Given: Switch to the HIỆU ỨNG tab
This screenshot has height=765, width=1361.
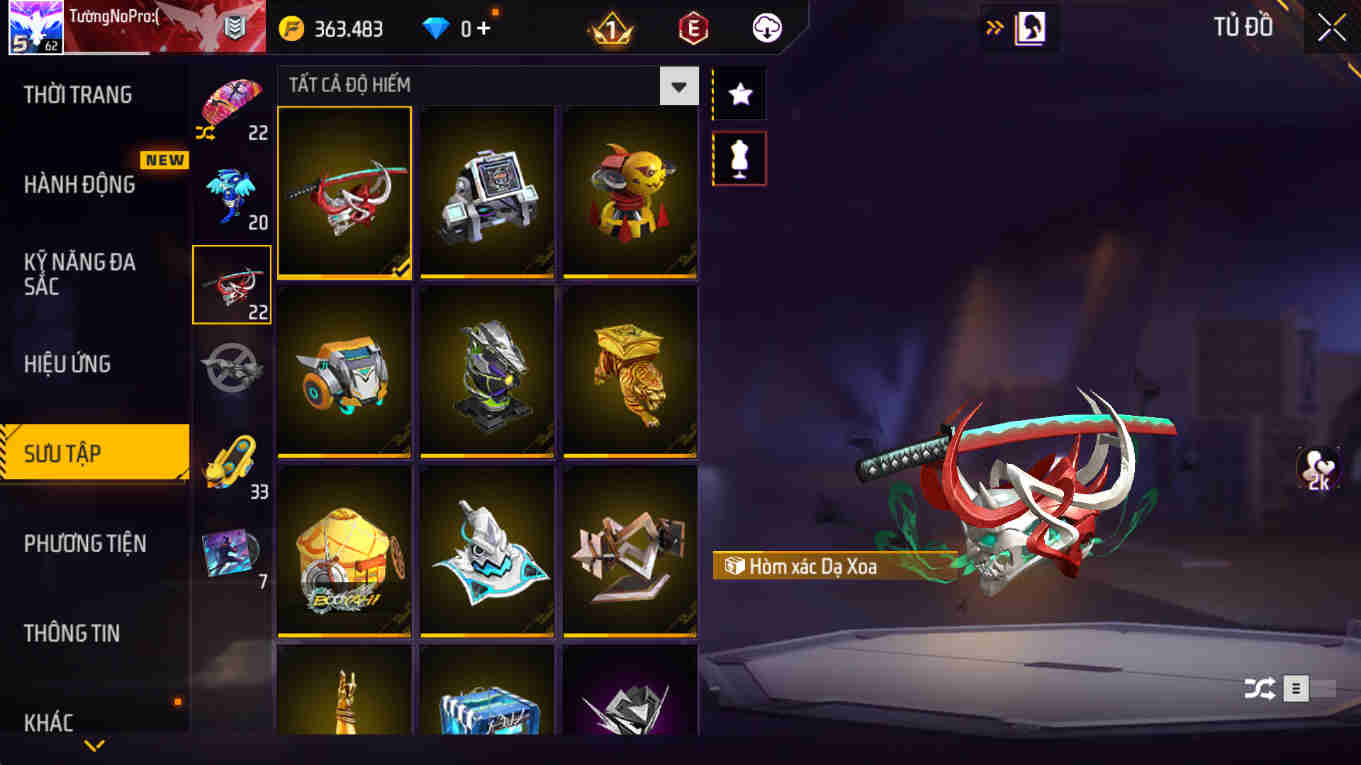Looking at the screenshot, I should click(68, 363).
